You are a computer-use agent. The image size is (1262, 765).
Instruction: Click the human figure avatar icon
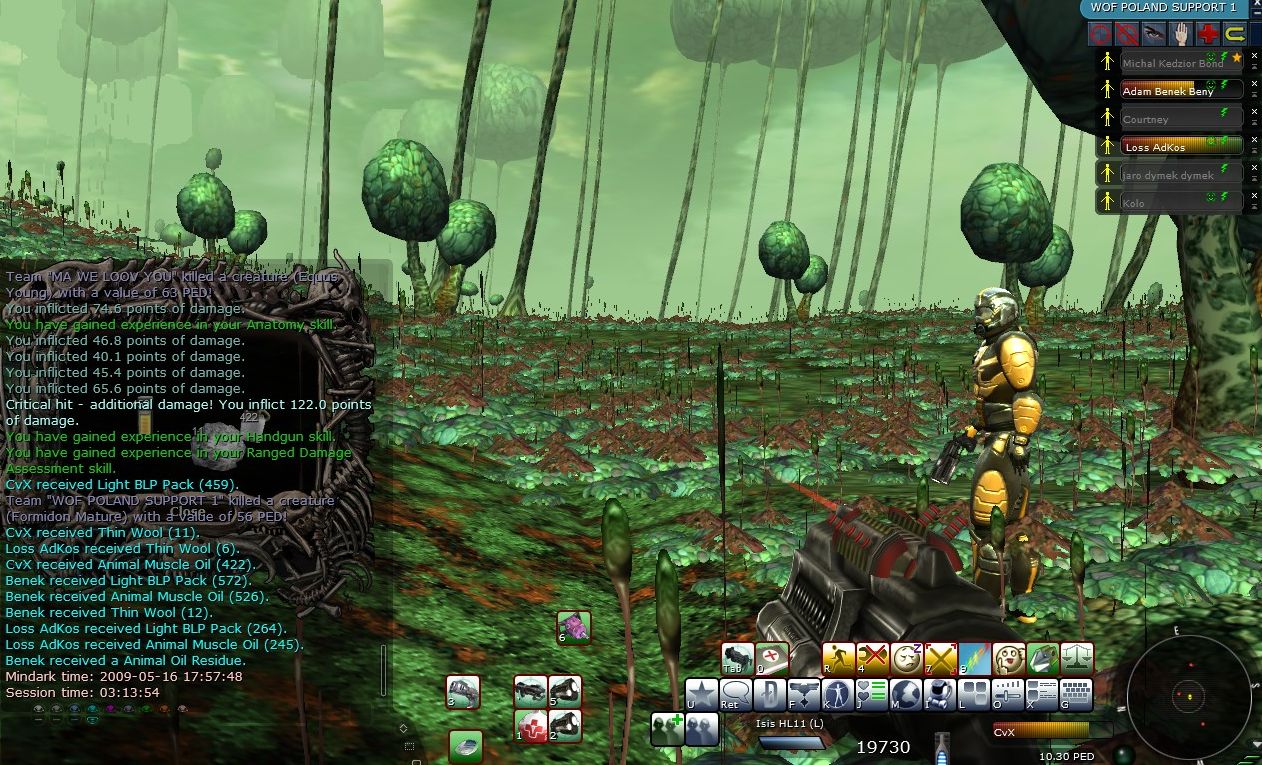838,694
